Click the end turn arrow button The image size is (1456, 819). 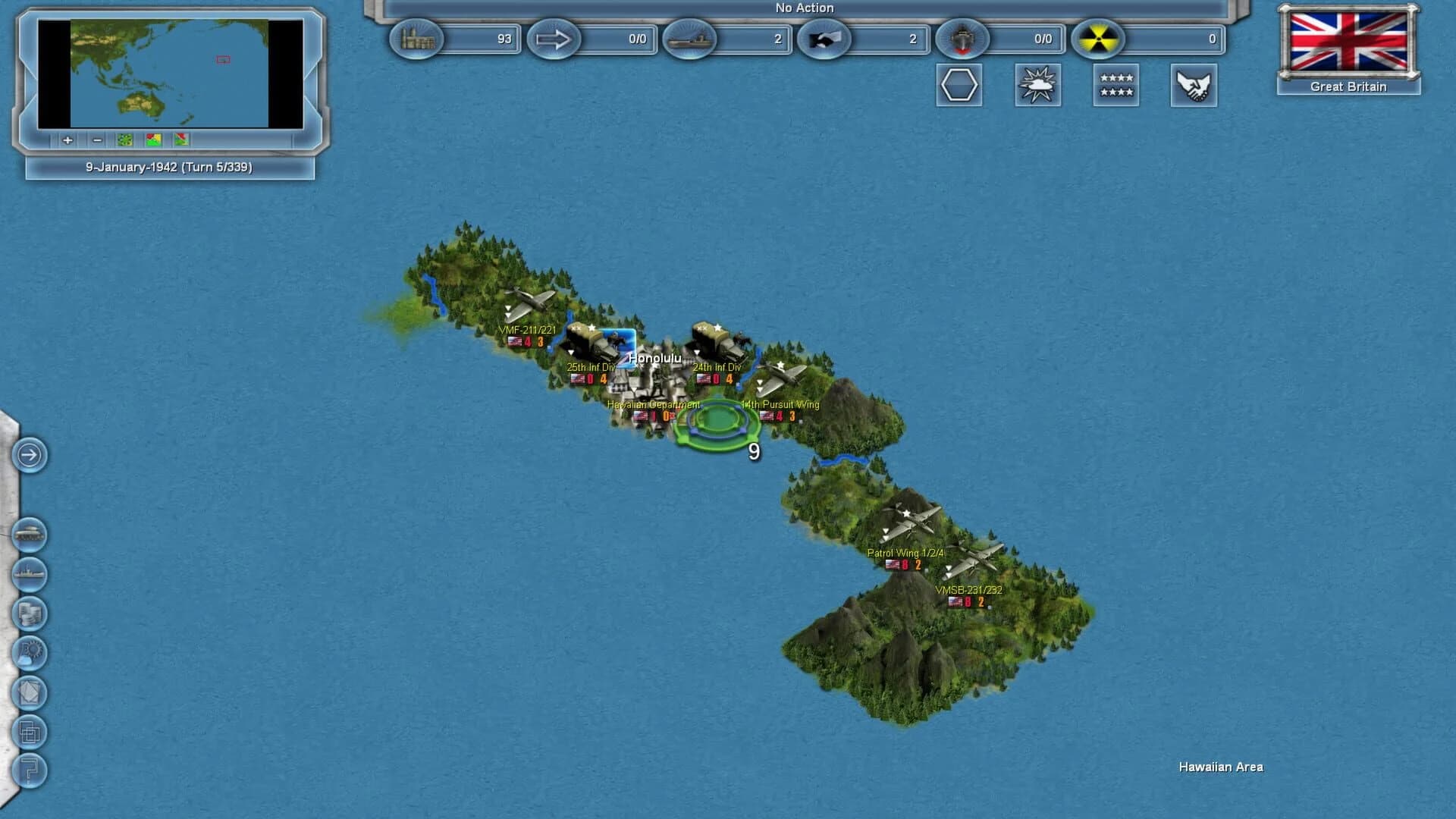[x=29, y=457]
